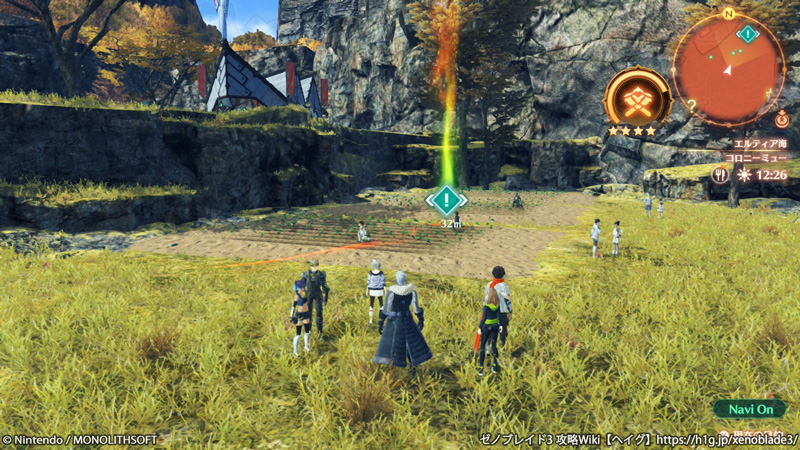Select the teal exclamation quest marker in the field
Screen dimensions: 800x450
(446, 200)
